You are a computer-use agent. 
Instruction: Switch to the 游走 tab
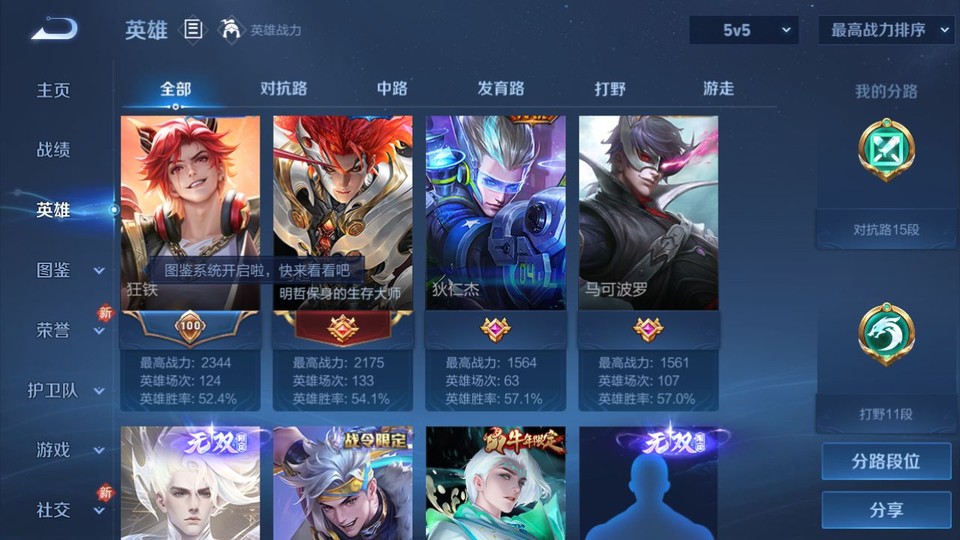click(x=718, y=88)
